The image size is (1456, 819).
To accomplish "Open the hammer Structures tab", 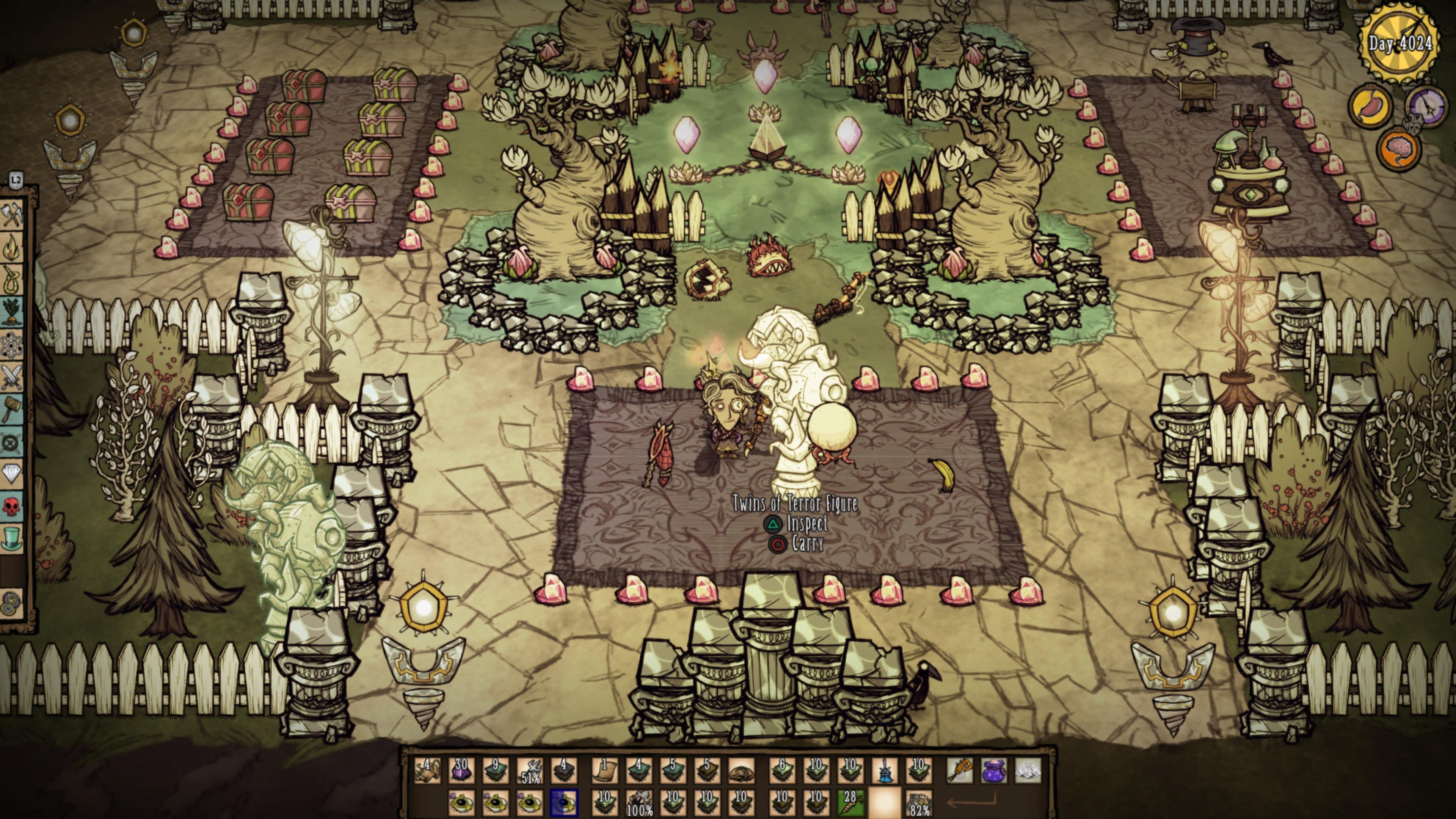I will click(11, 408).
